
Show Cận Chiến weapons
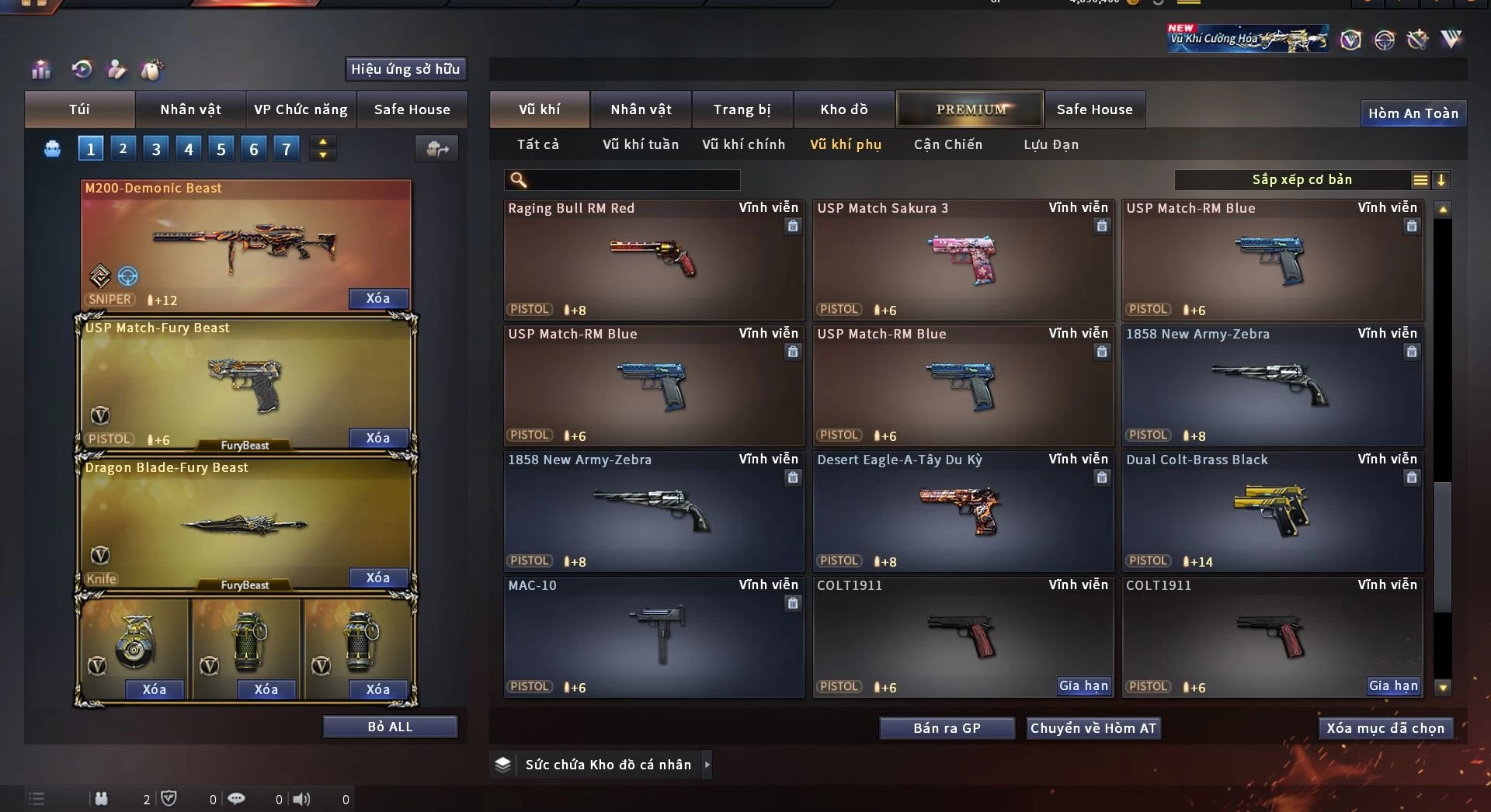pos(947,144)
